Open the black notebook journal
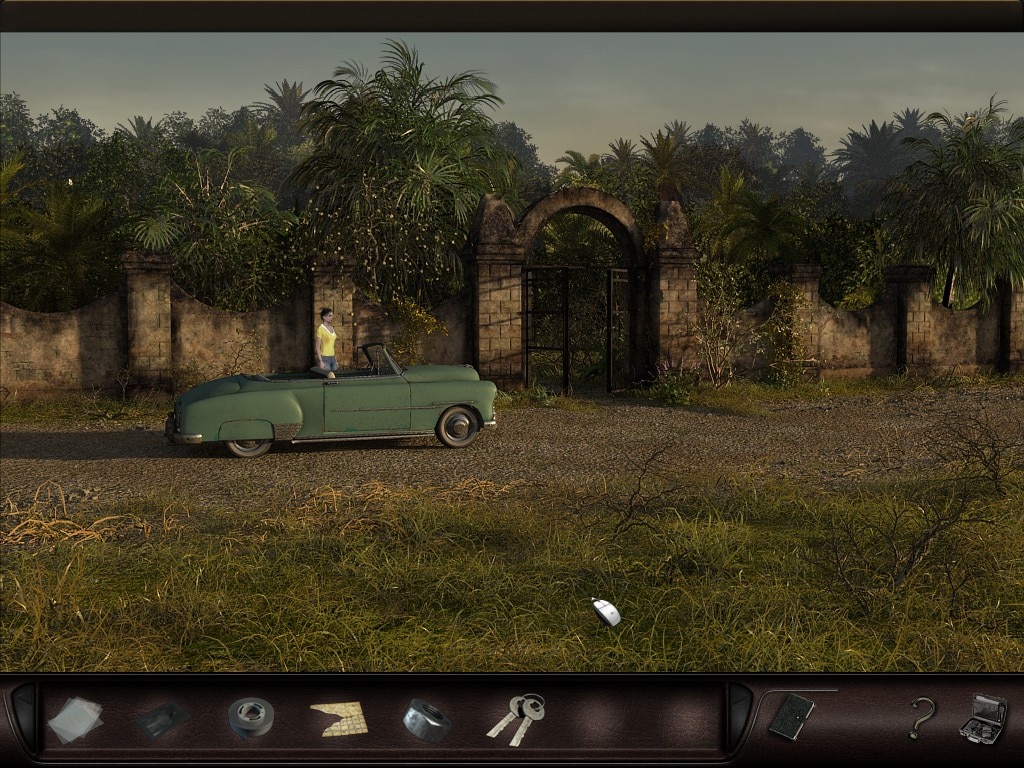Image resolution: width=1024 pixels, height=768 pixels. (791, 716)
